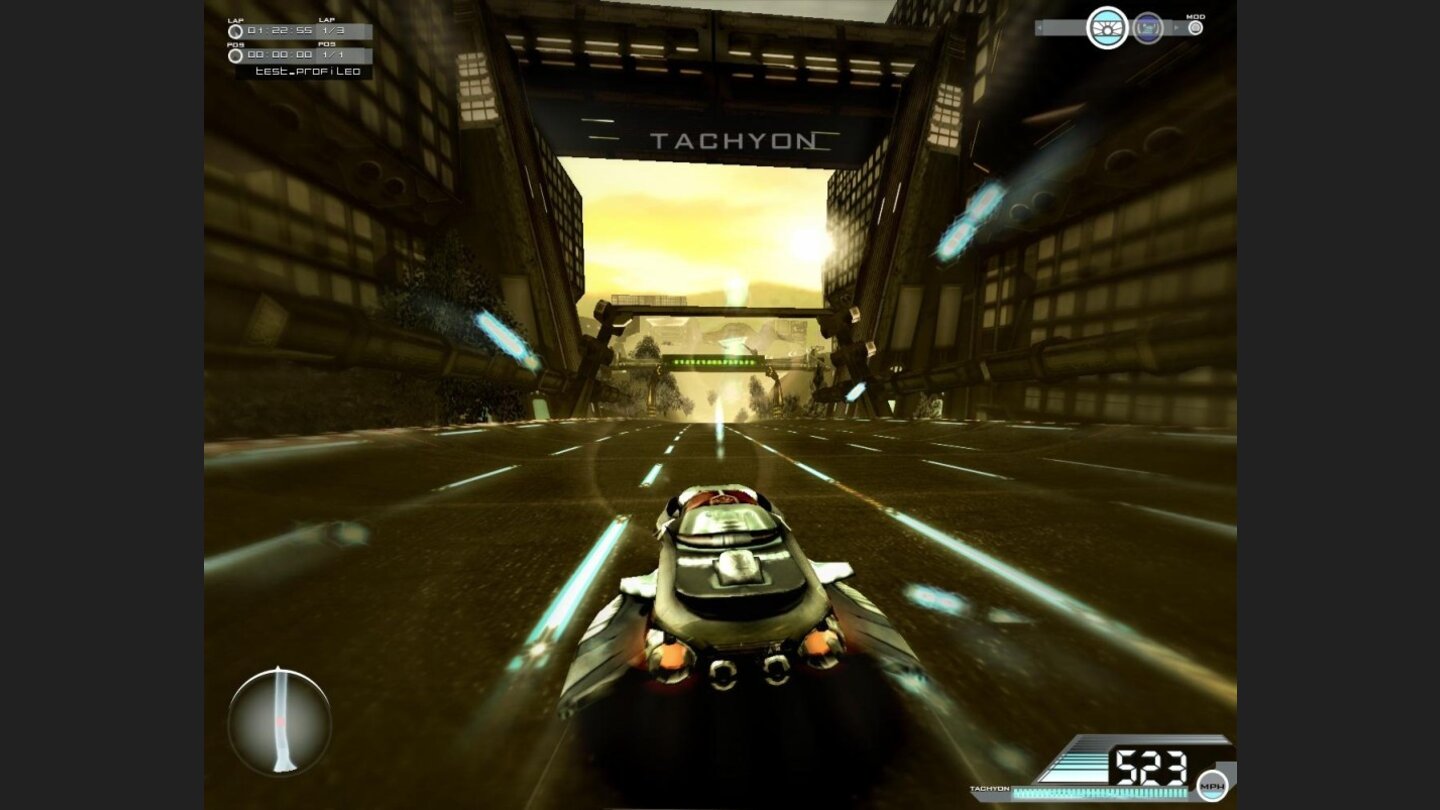
Task: Click the small MOD indicator circle
Action: pyautogui.click(x=1195, y=28)
